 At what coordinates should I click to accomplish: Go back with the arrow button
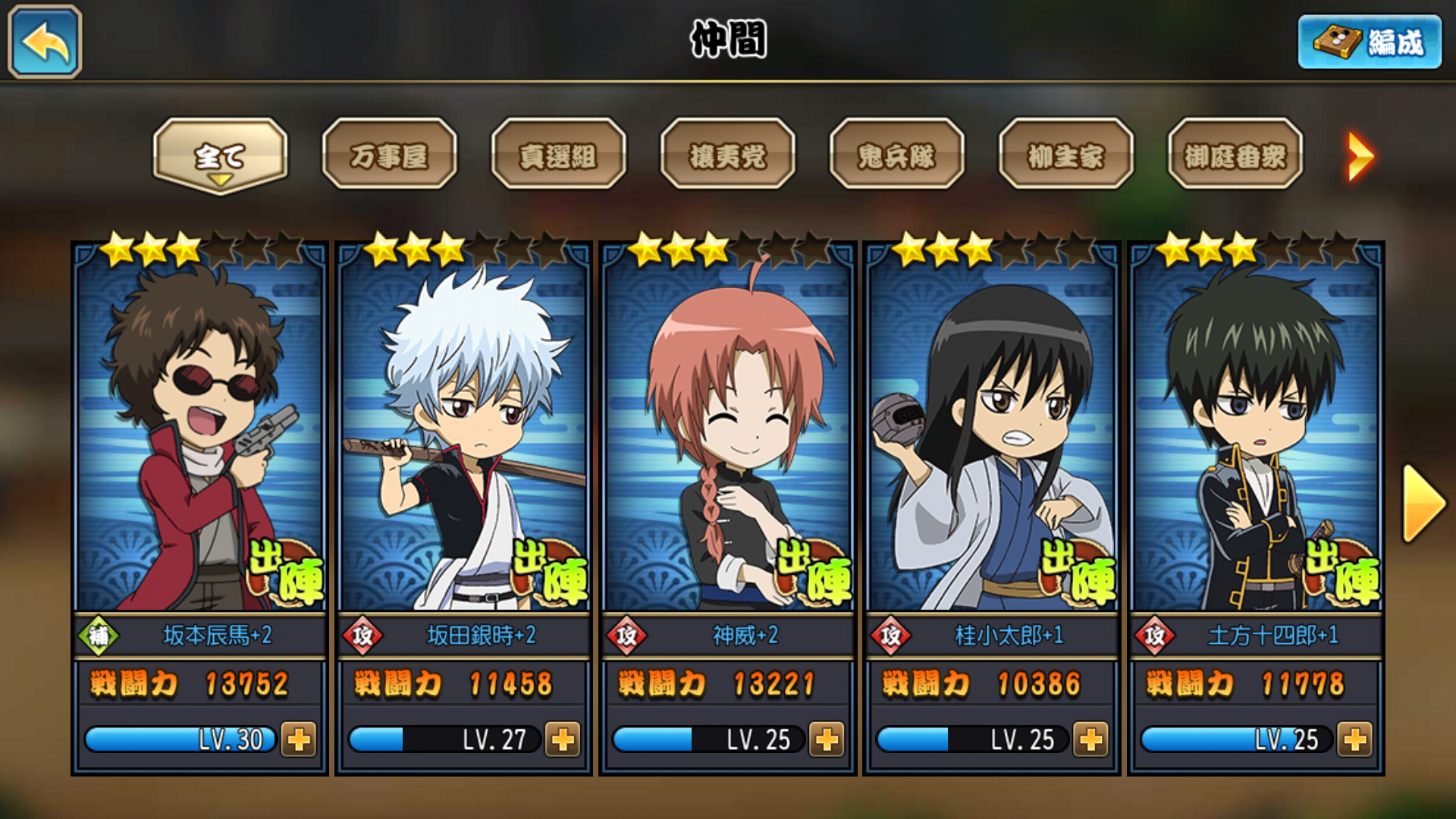coord(45,42)
